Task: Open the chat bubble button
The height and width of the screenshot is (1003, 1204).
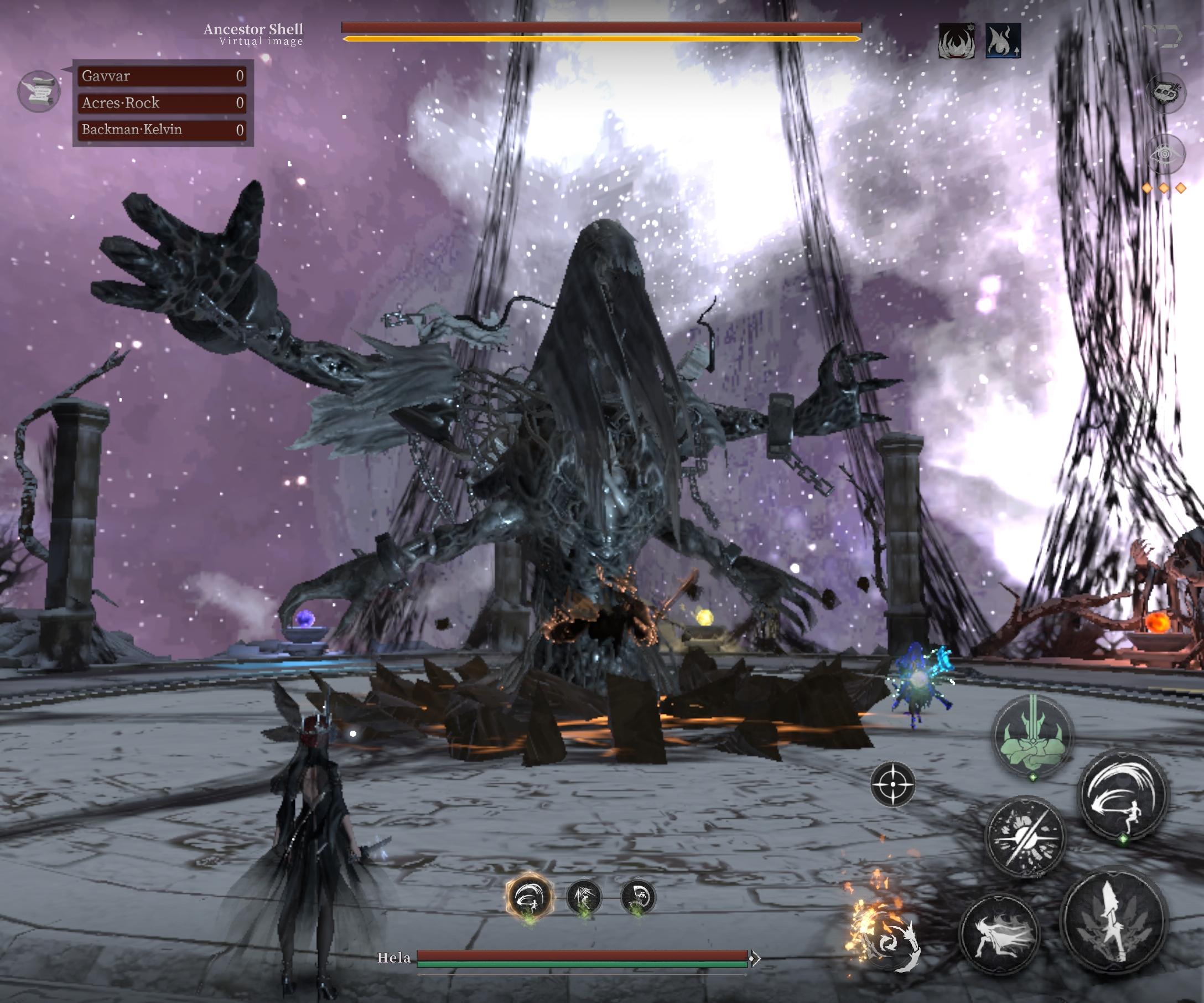Action: pos(1165,92)
